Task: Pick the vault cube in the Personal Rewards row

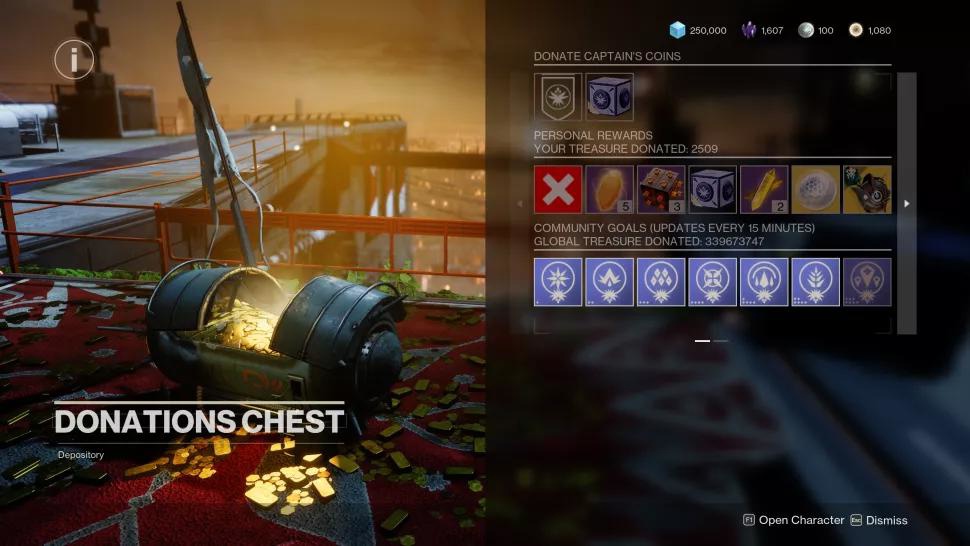Action: click(x=713, y=190)
